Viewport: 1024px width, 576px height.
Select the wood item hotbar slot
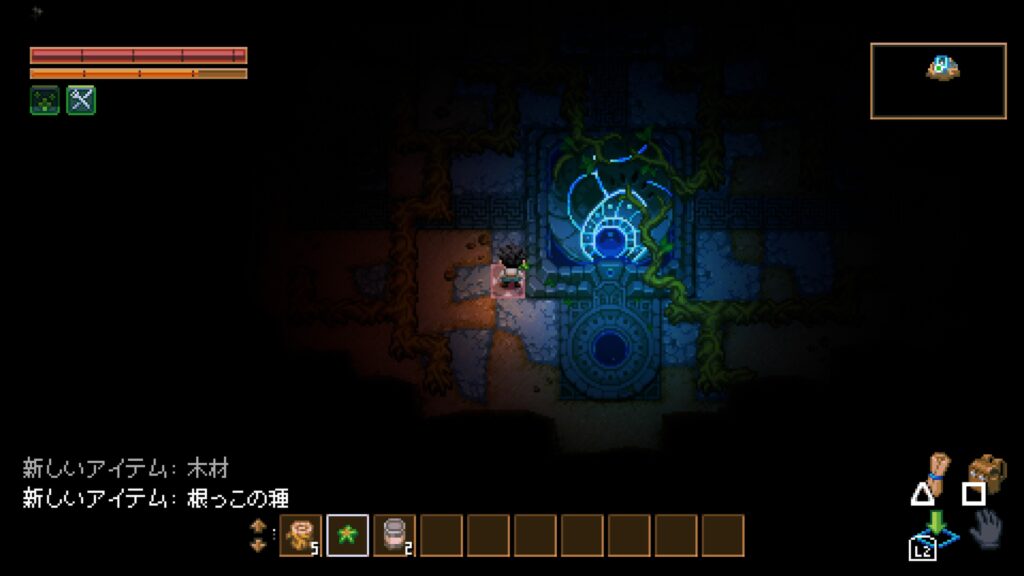click(x=301, y=535)
